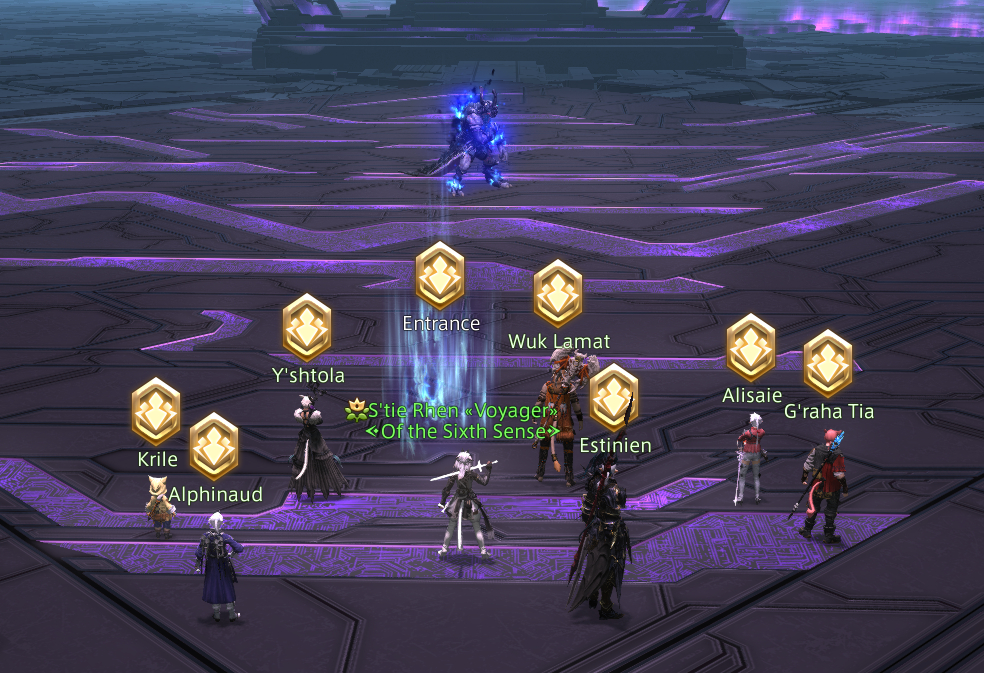Target the marker above Estinien
Screen dimensions: 984x673
point(614,397)
